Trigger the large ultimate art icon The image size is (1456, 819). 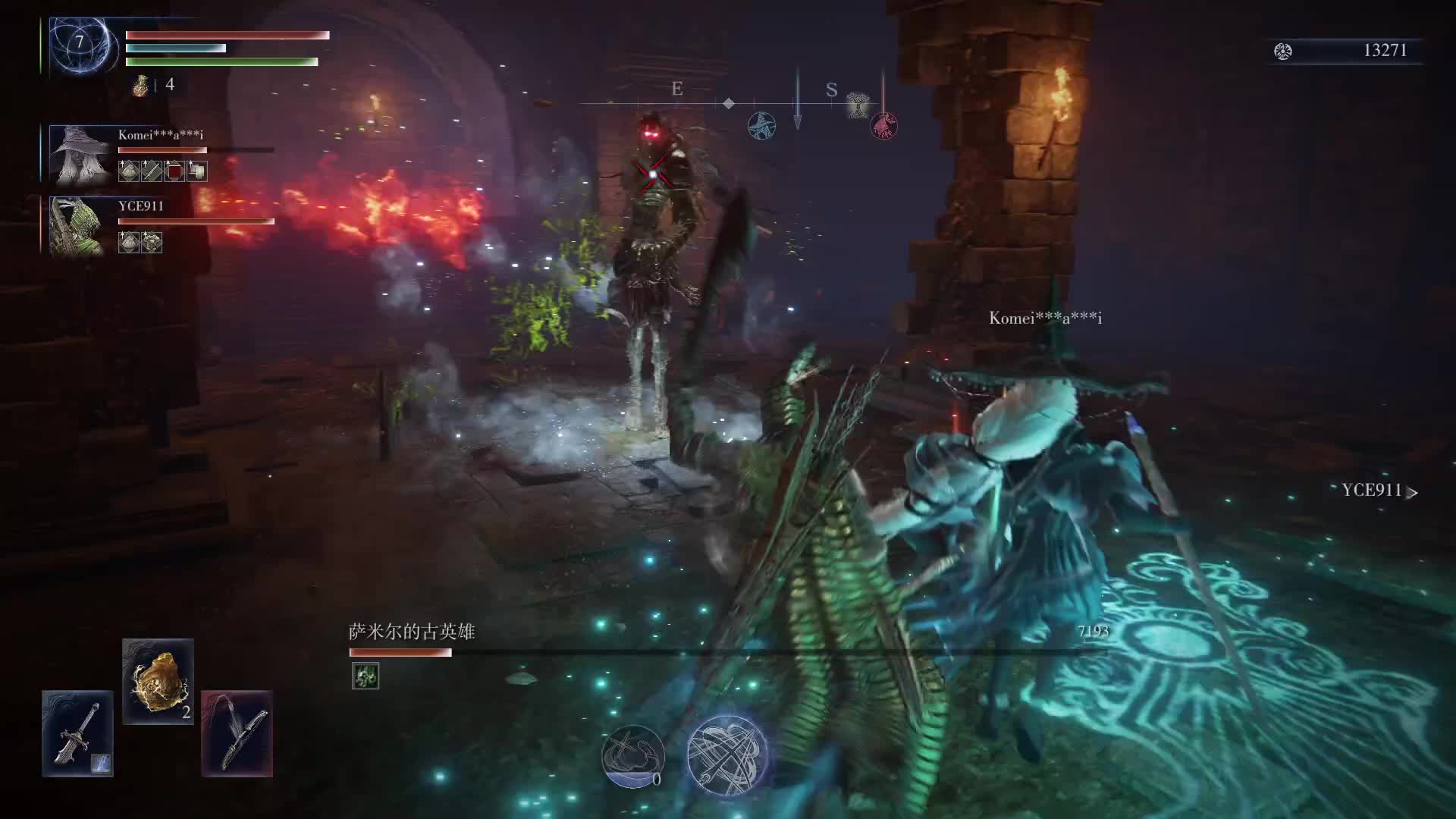click(x=726, y=755)
